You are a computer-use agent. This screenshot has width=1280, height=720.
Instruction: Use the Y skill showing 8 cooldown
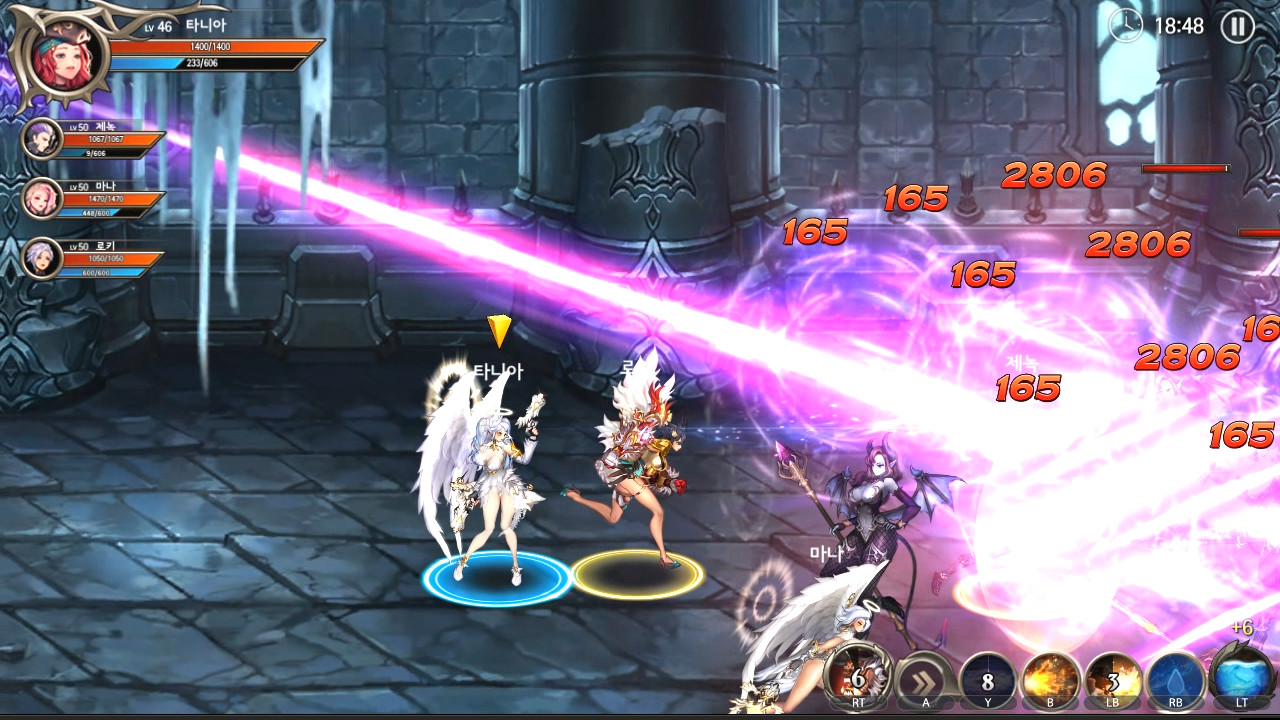(x=987, y=678)
